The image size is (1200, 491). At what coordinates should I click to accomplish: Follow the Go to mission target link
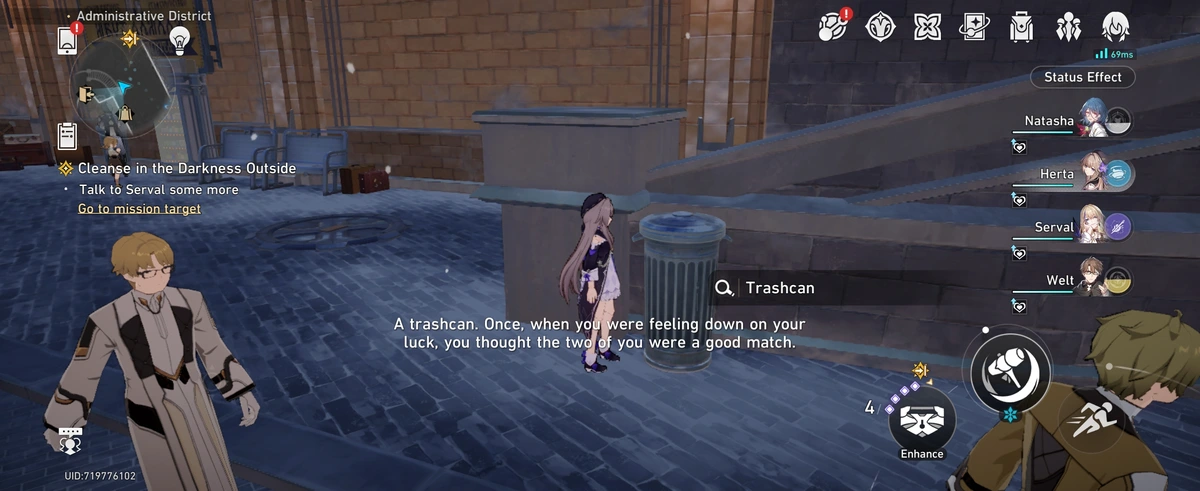[139, 209]
